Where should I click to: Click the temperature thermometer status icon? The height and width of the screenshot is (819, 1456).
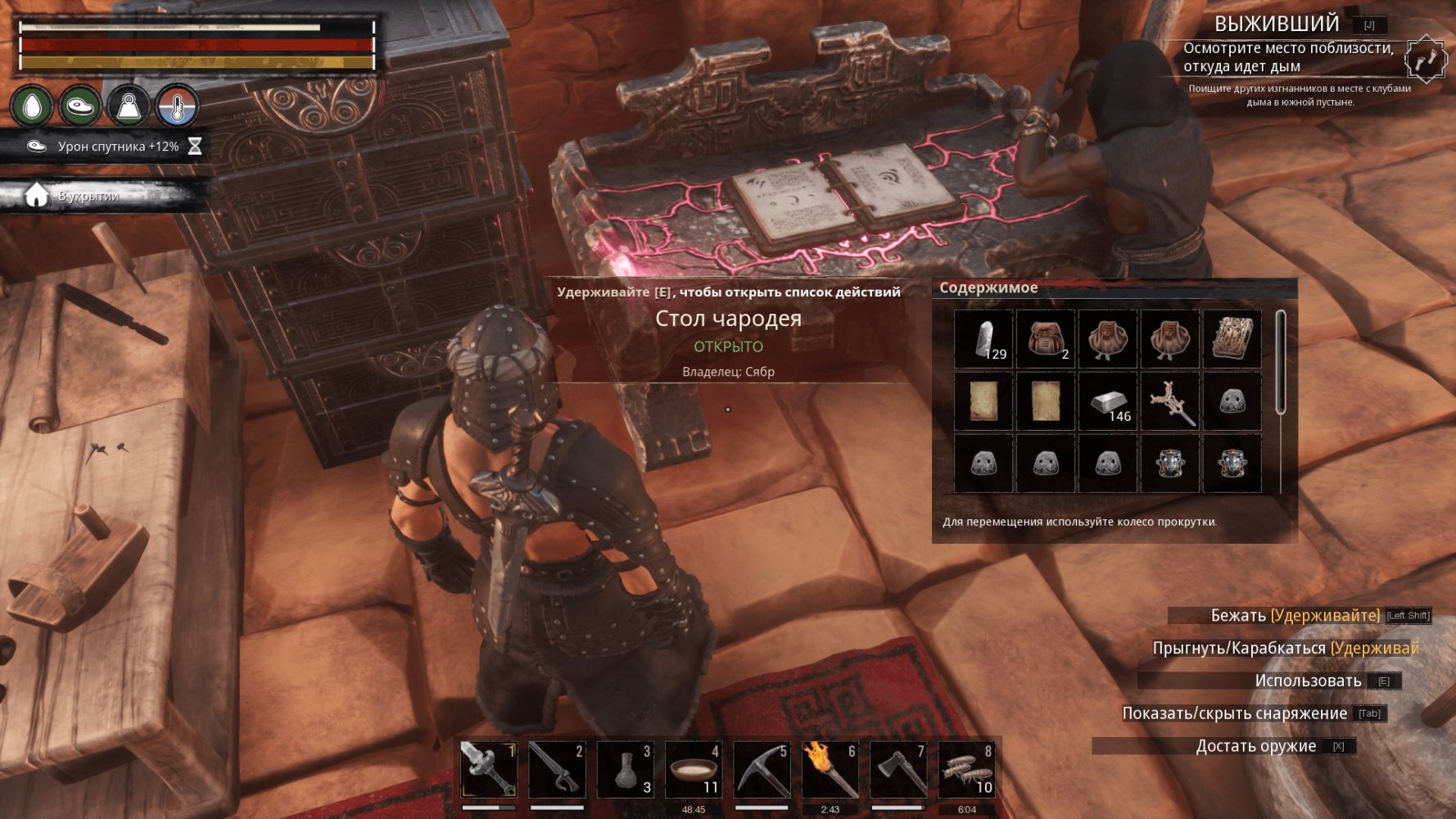coord(178,106)
